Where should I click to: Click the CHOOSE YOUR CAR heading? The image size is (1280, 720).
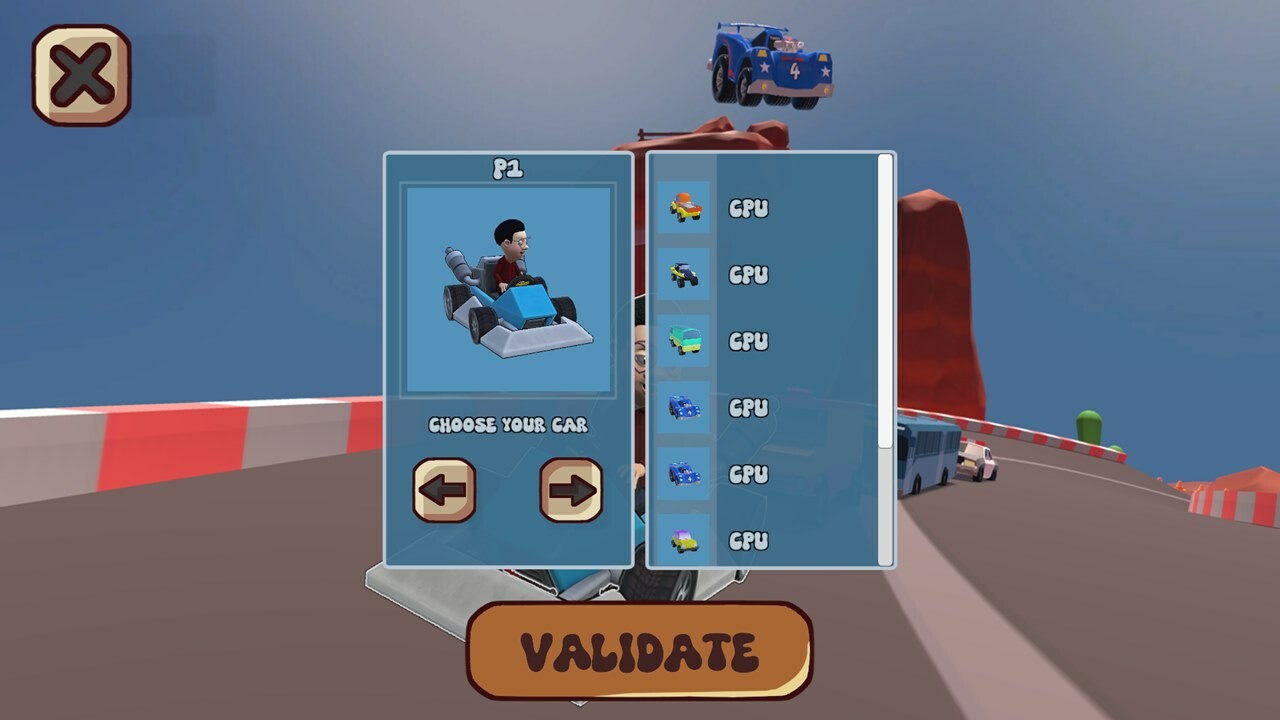509,424
